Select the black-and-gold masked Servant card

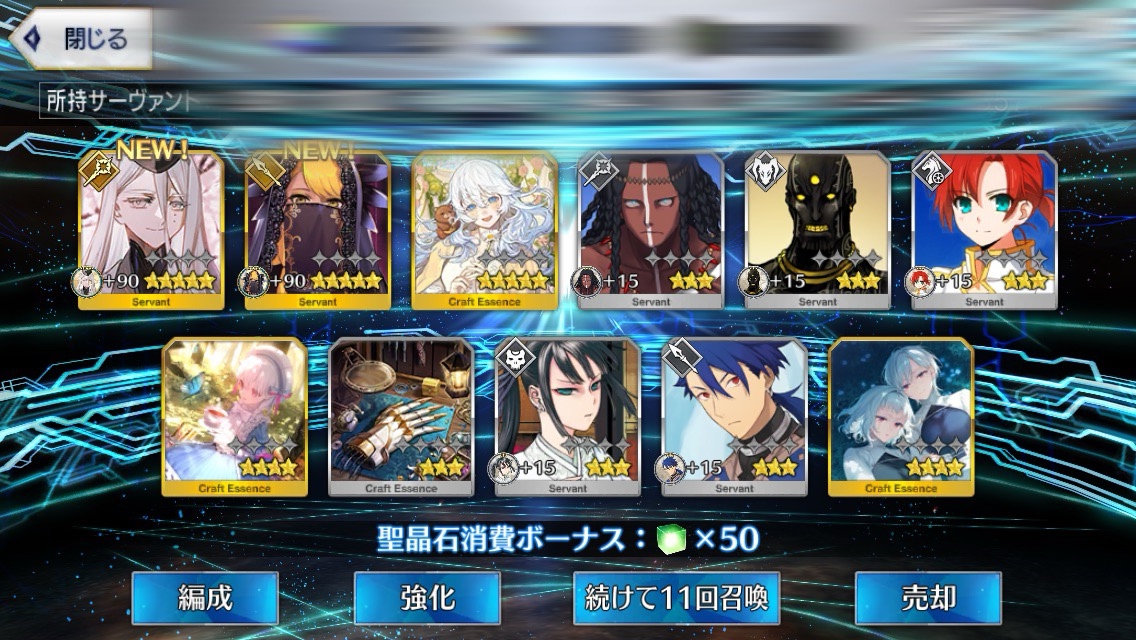818,230
